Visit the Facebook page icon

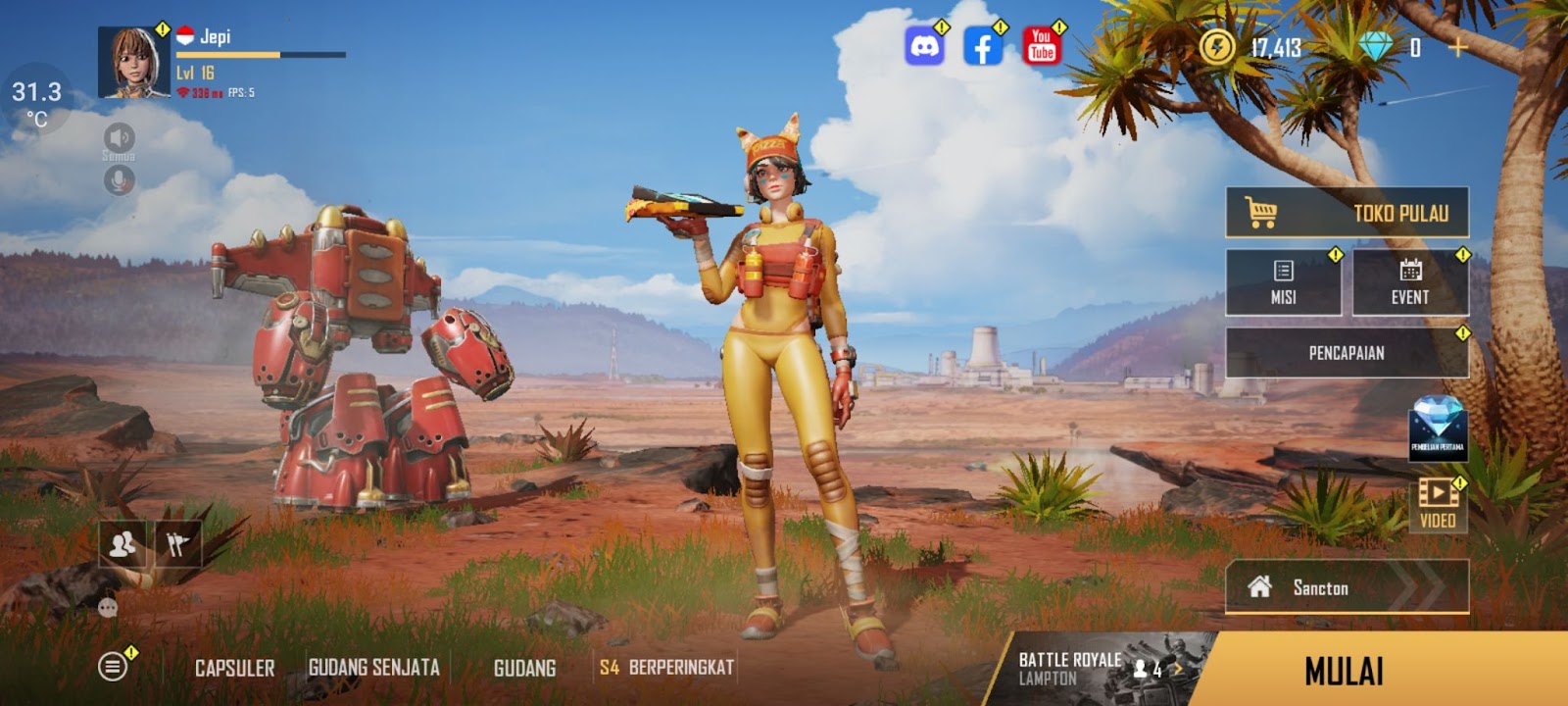point(983,46)
